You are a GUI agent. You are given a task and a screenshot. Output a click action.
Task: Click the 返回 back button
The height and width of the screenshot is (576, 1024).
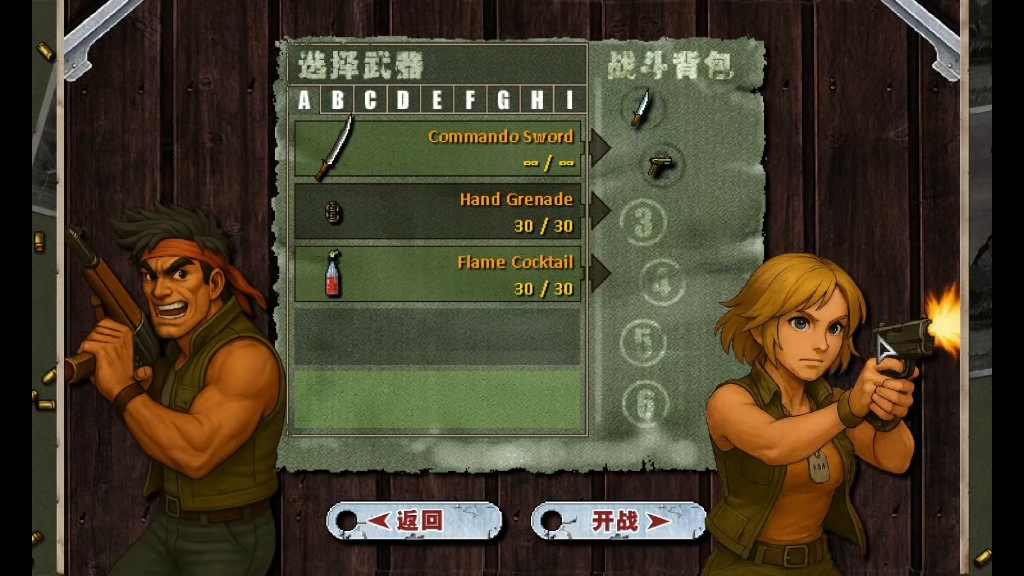414,521
